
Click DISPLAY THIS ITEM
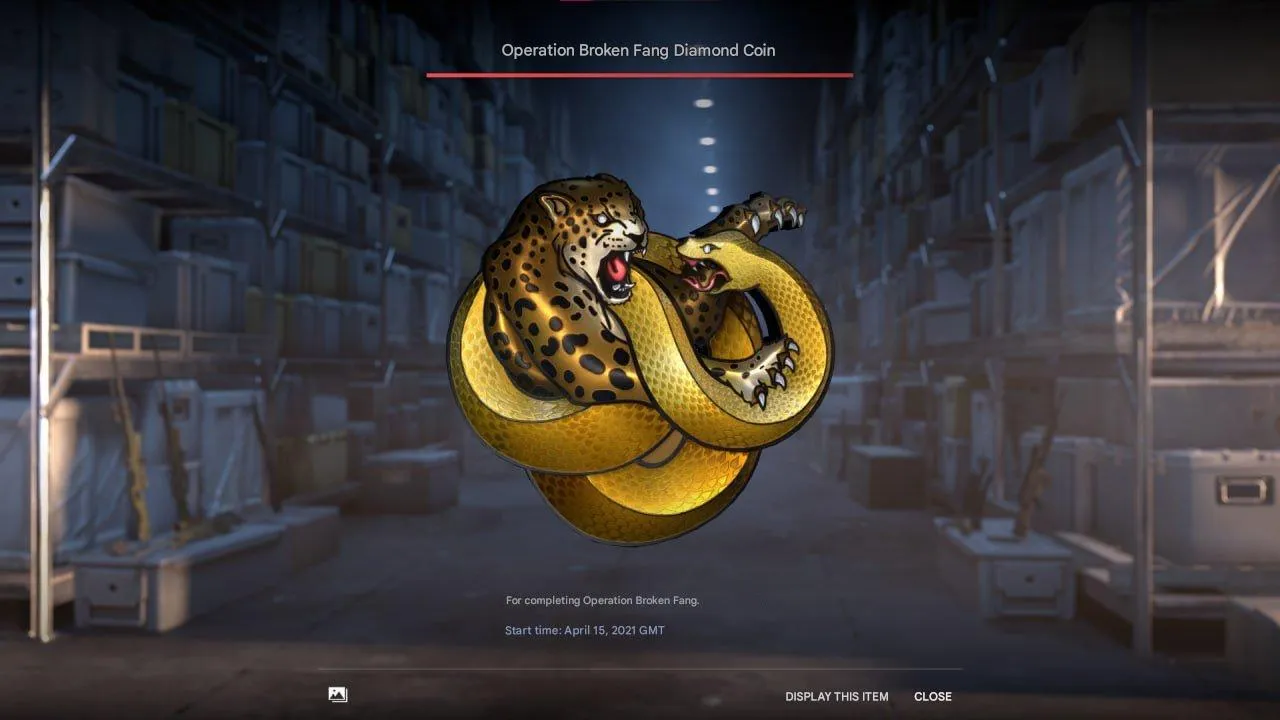tap(838, 696)
